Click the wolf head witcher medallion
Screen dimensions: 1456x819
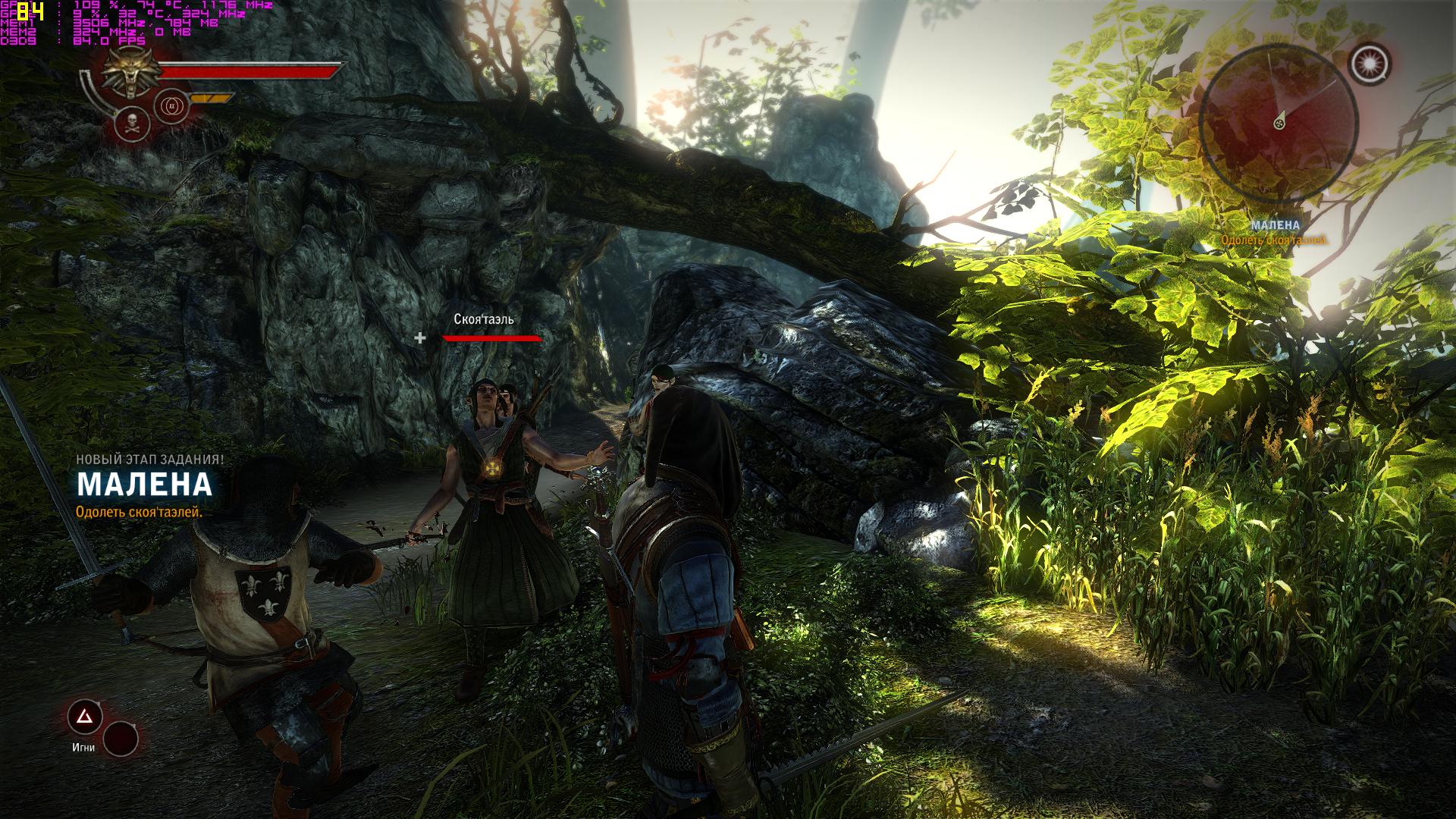pos(128,74)
